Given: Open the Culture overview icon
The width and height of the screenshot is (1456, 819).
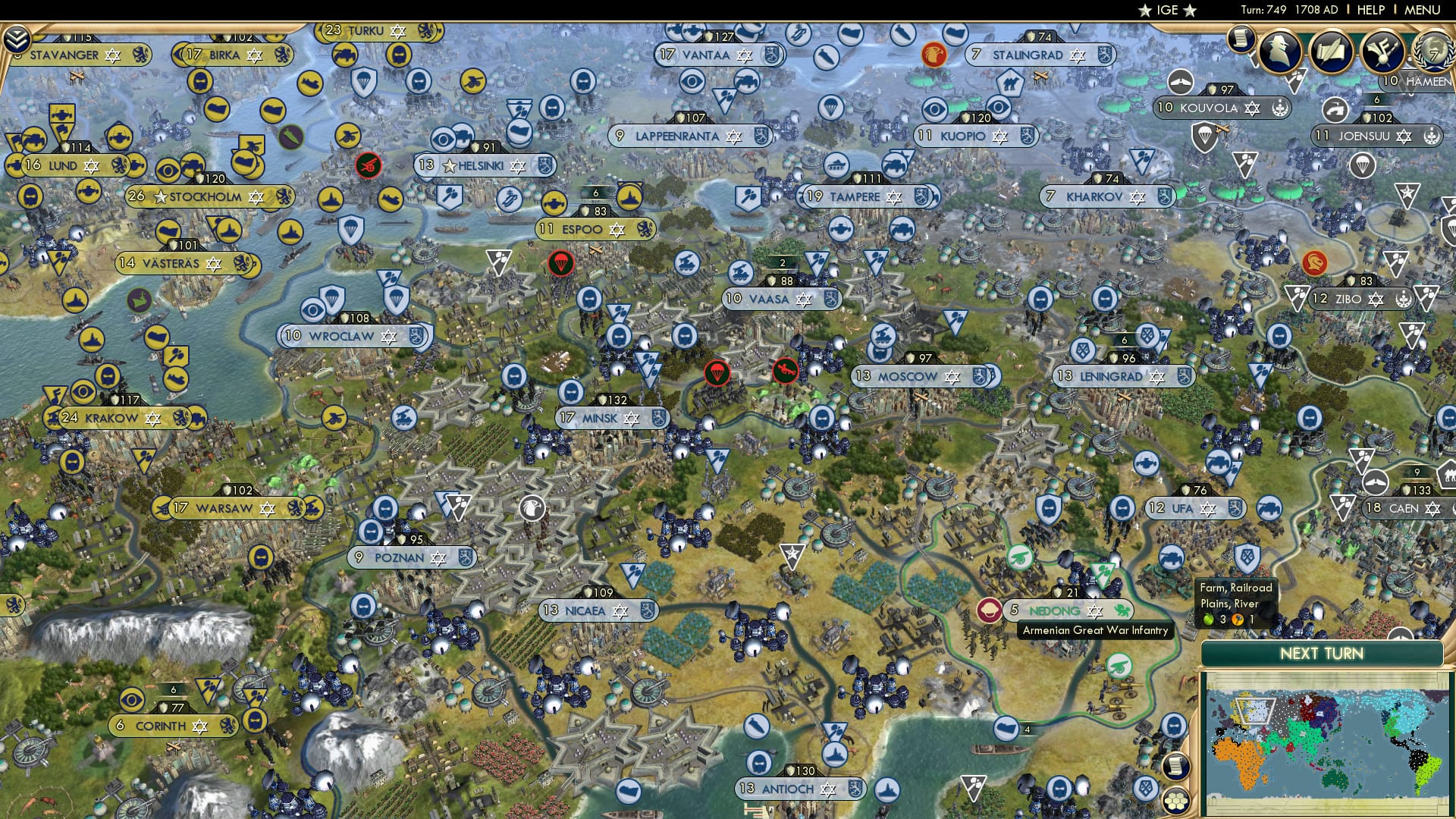Looking at the screenshot, I should click(x=1382, y=52).
